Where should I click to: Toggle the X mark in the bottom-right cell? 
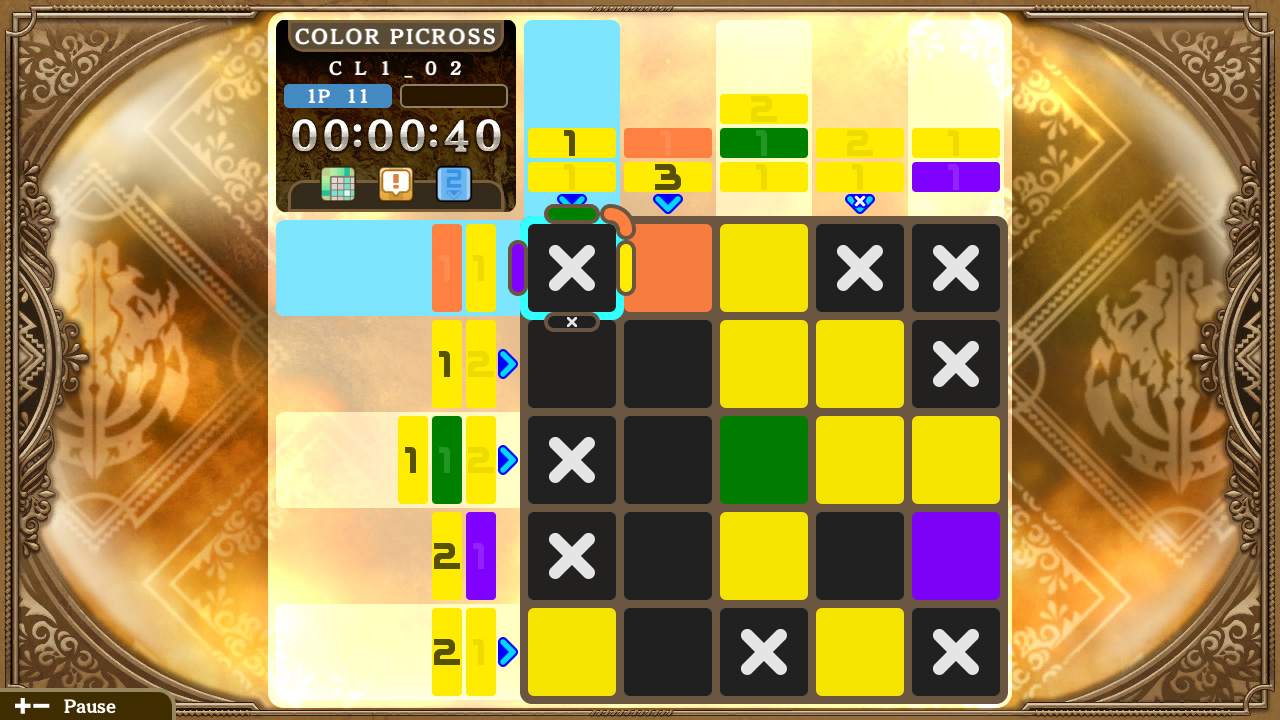[x=955, y=652]
